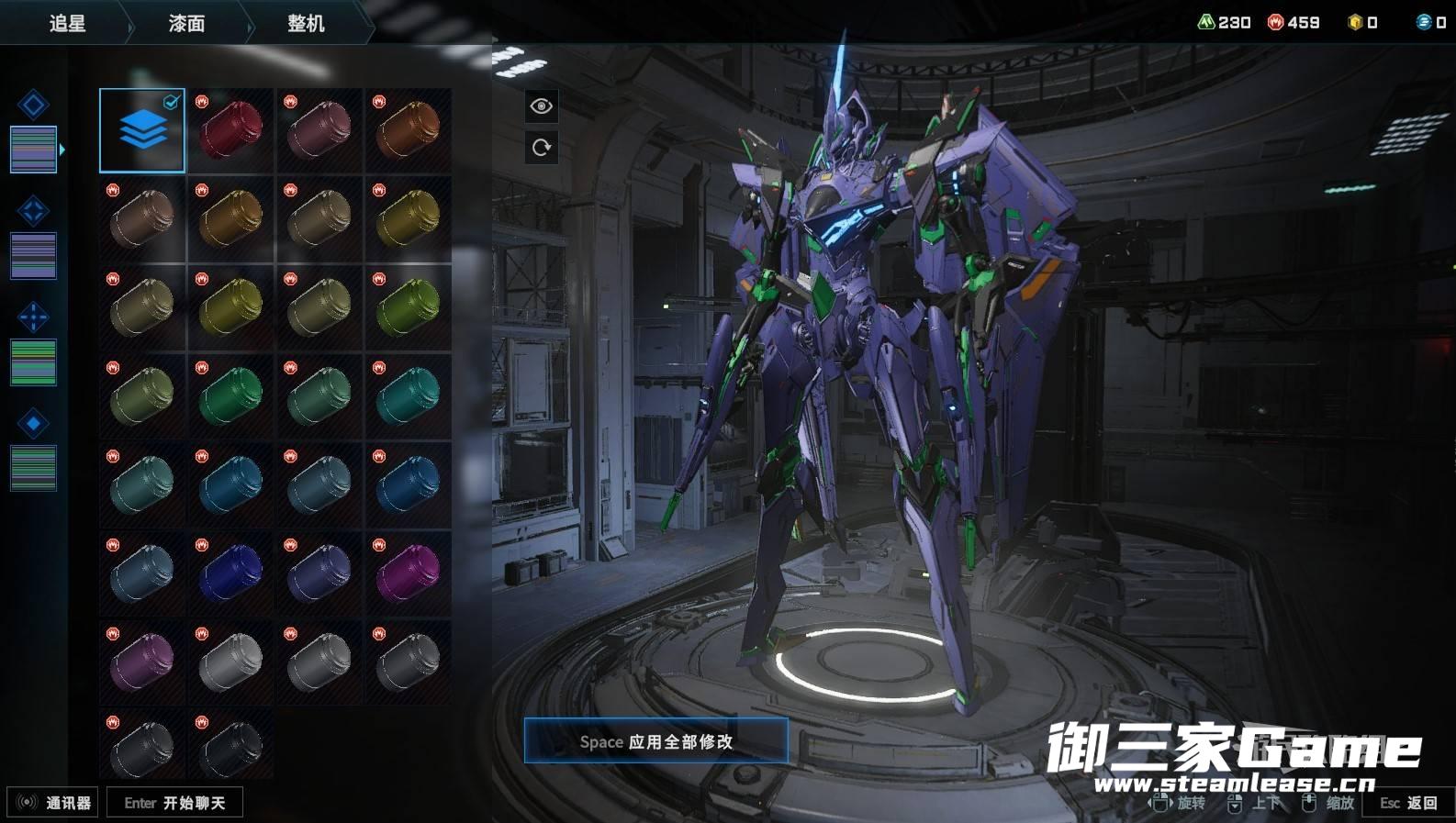Select the first purple striped color layer
Screen dimensions: 1456x823
33,149
